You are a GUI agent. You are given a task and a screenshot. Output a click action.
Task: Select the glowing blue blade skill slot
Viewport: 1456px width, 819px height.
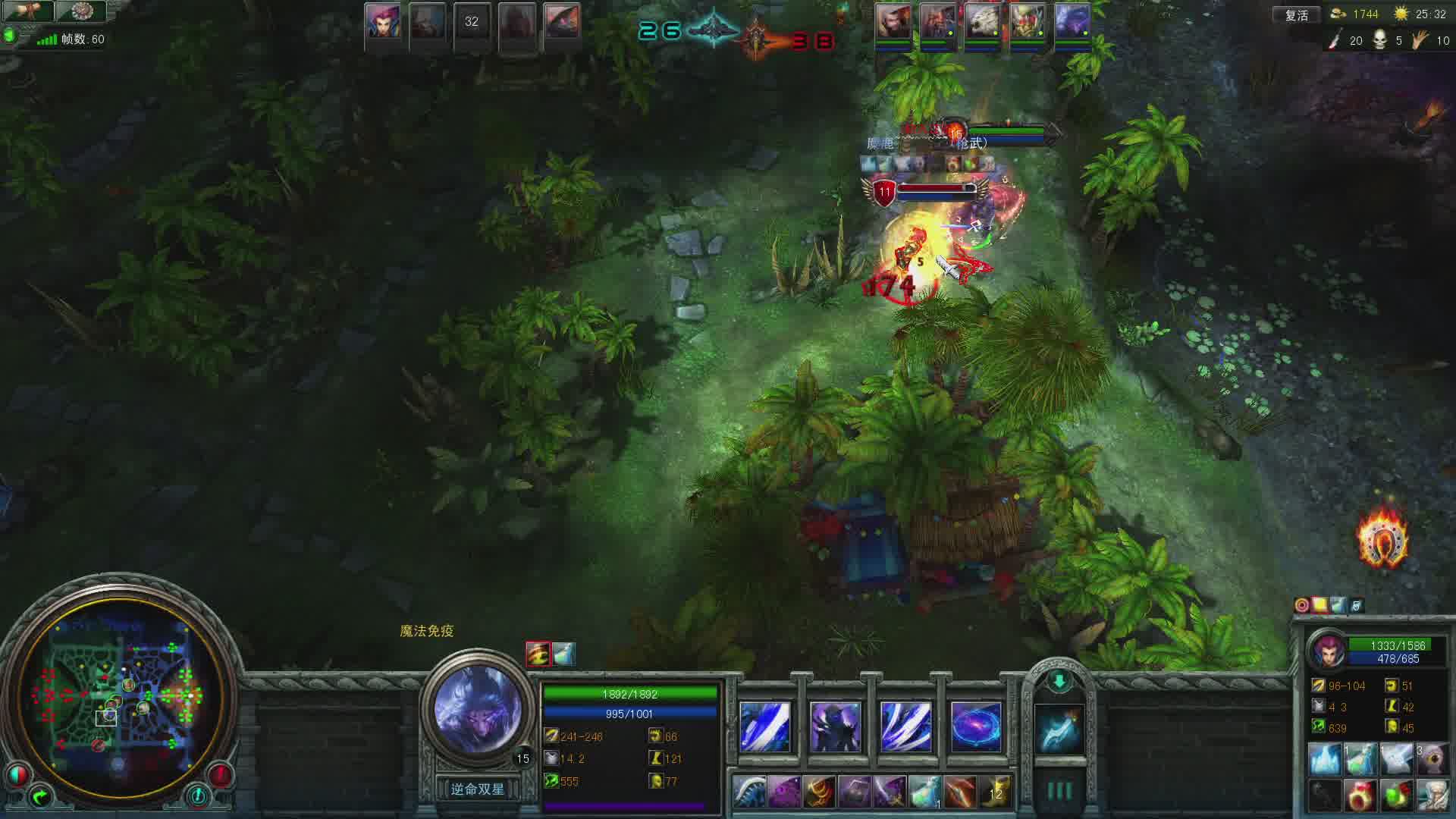point(1059,729)
